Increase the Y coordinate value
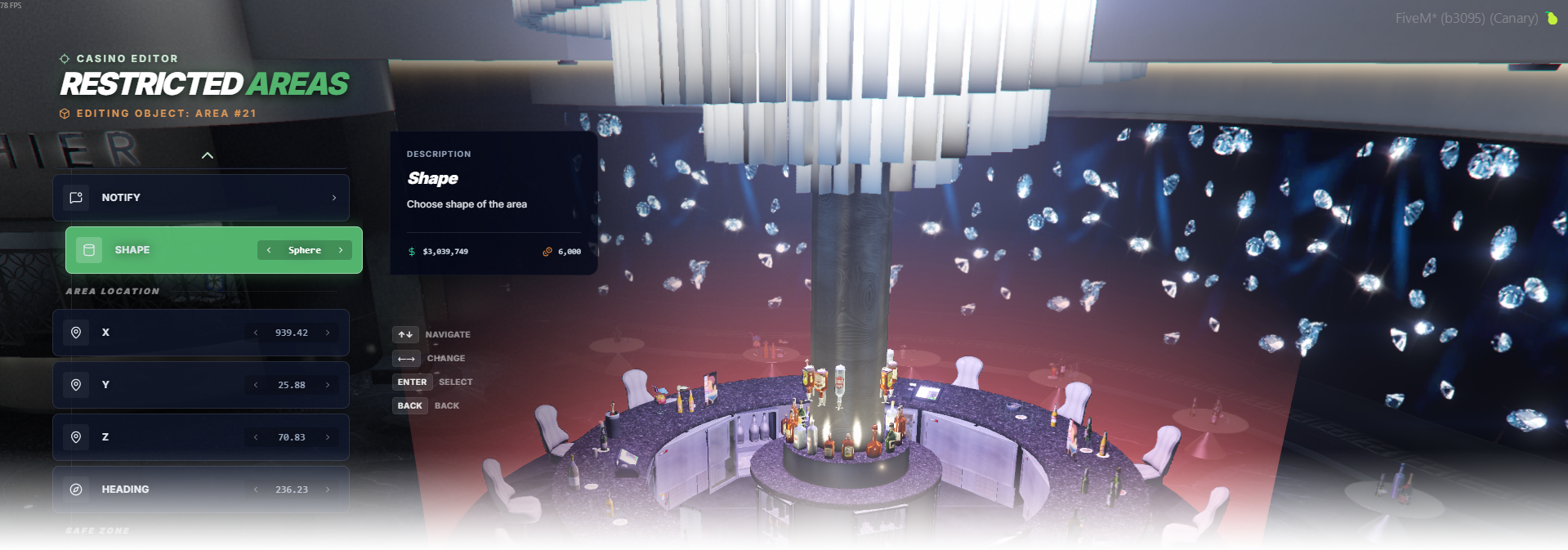Image resolution: width=1568 pixels, height=550 pixels. 328,385
